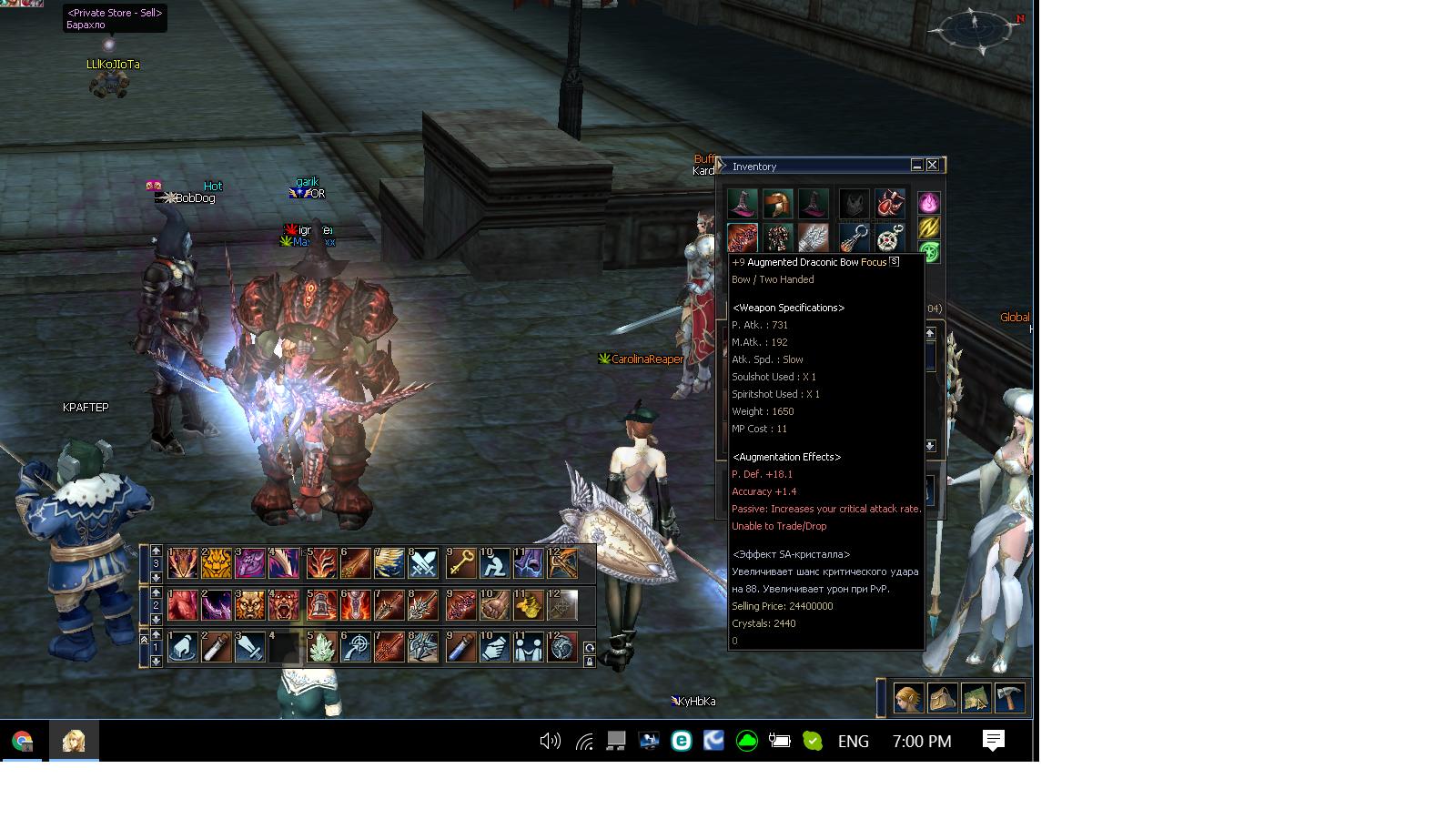Open the bag icon in bottom-right menu
Screen dimensions: 1456x819
942,697
